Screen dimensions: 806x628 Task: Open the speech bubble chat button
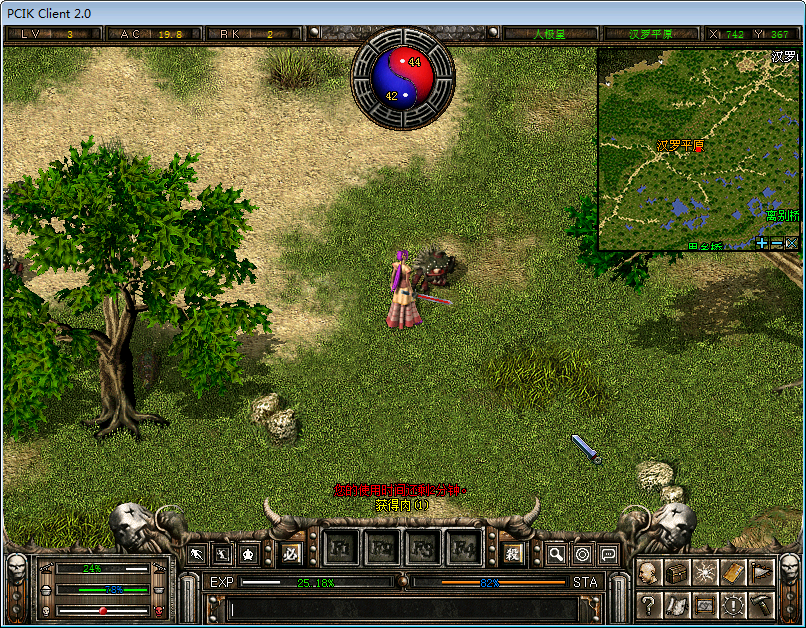[607, 554]
